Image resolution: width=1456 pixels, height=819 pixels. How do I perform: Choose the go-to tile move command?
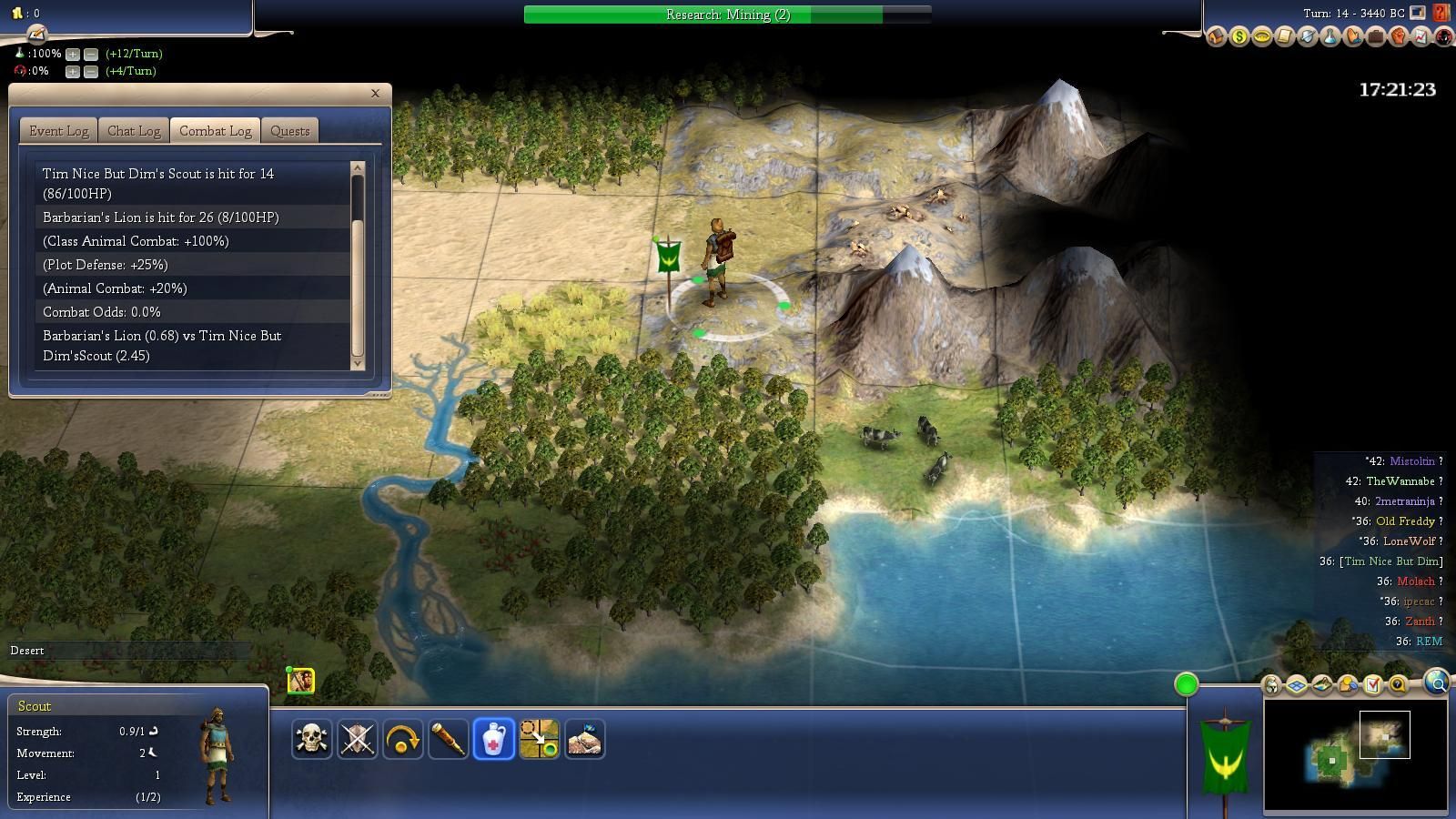click(x=539, y=738)
